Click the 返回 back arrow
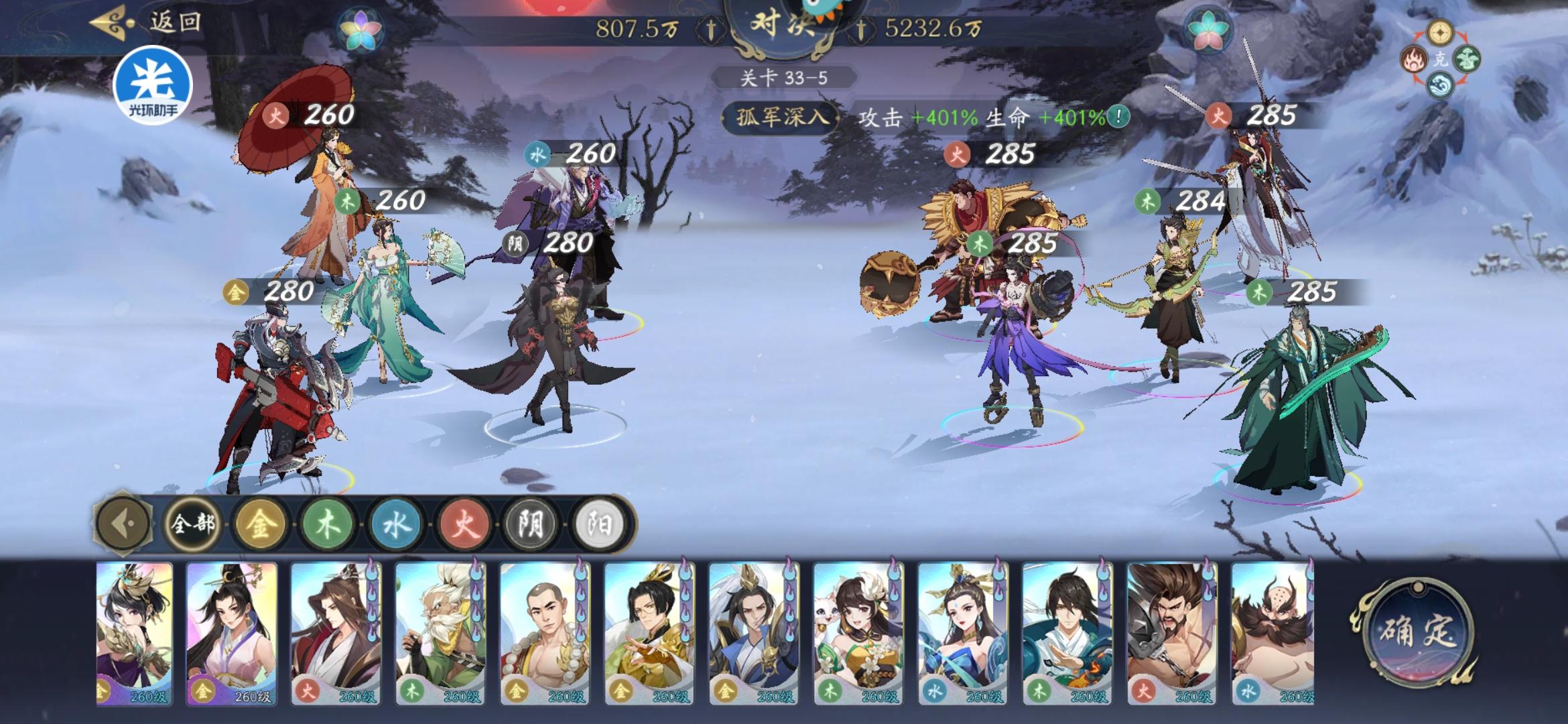The width and height of the screenshot is (1568, 724). tap(114, 22)
